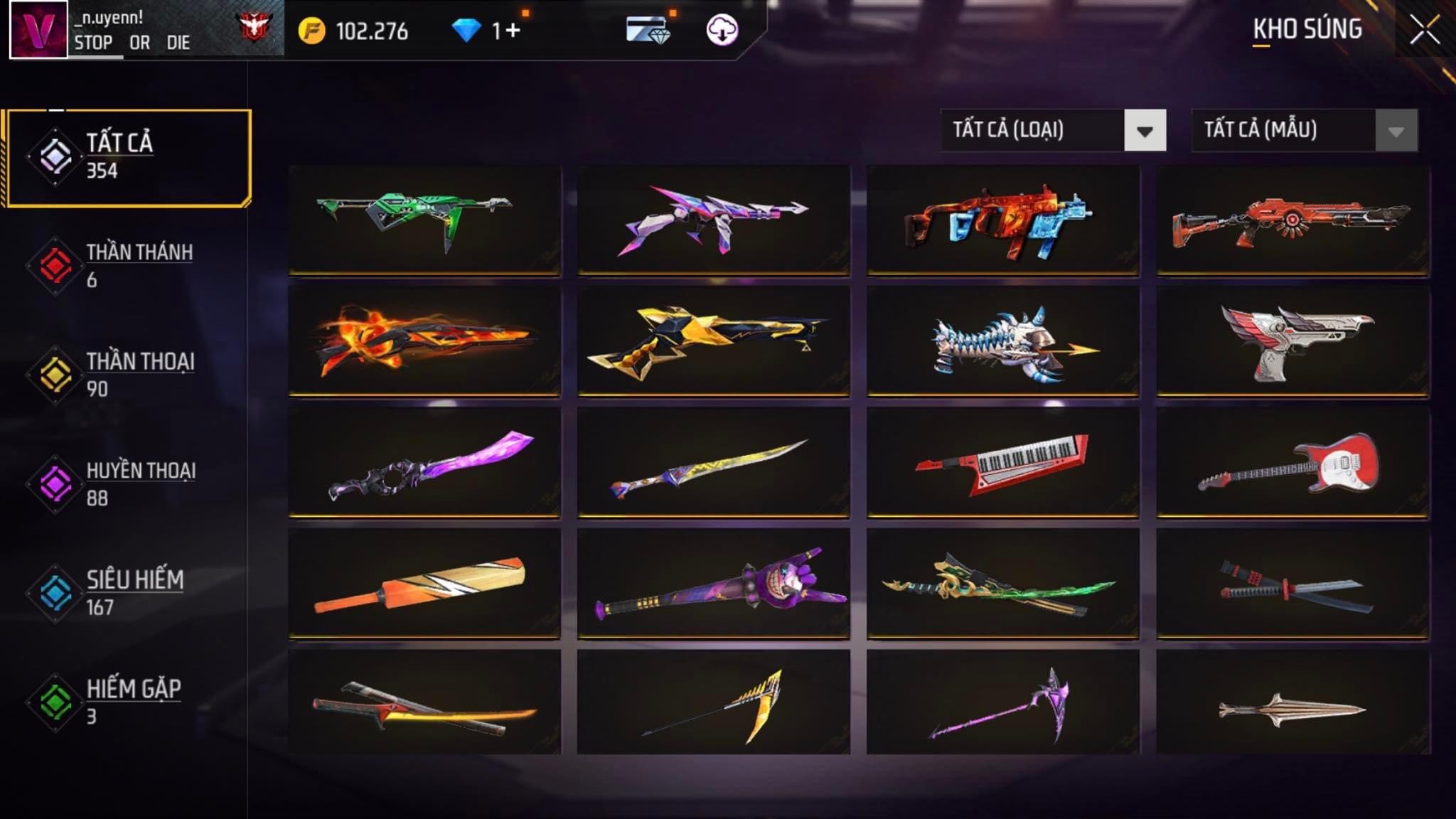Screen dimensions: 1456x819
Task: Open the Huyền Thoại rarity tab
Action: [128, 483]
